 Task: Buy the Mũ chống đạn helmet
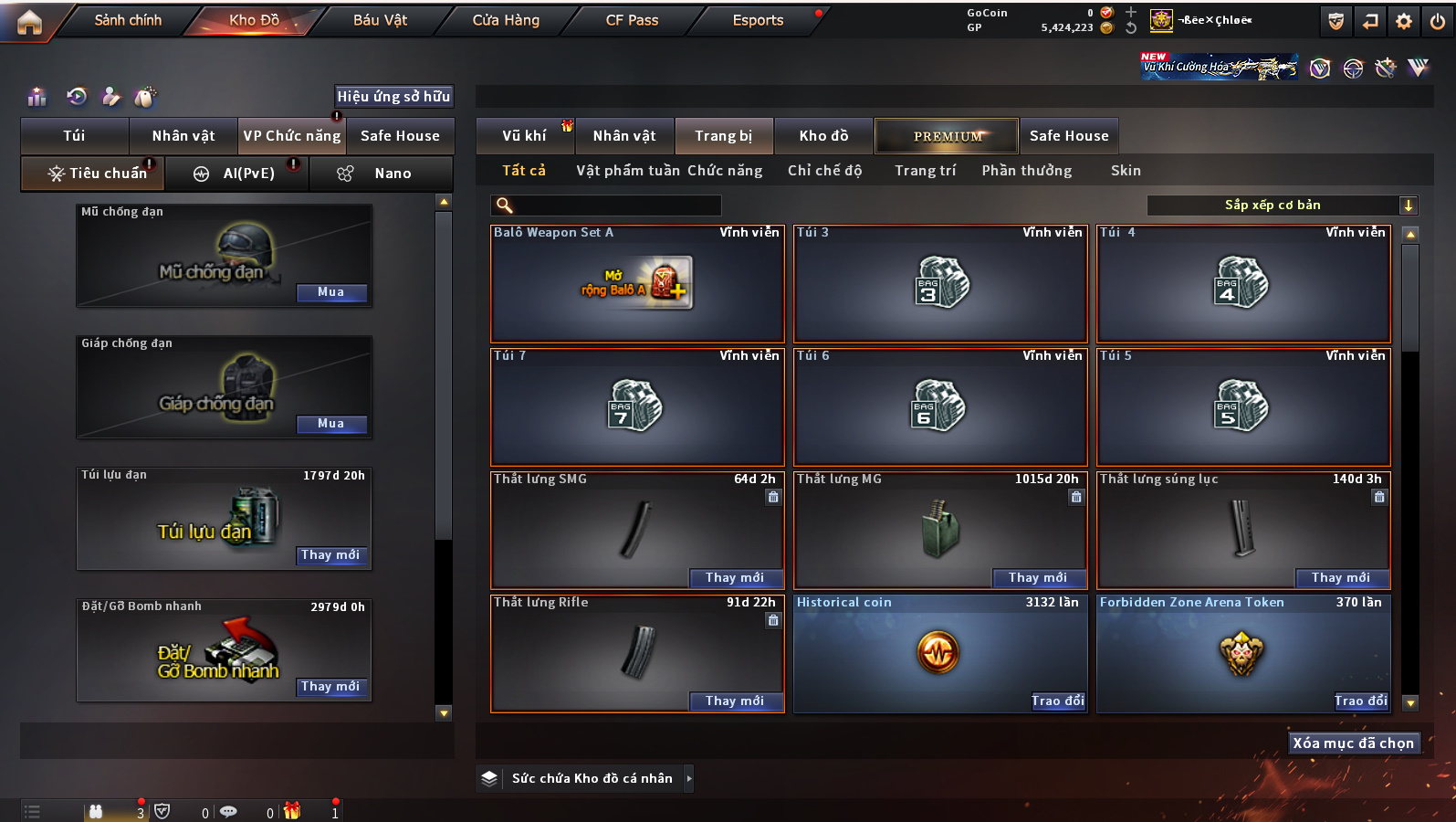330,292
